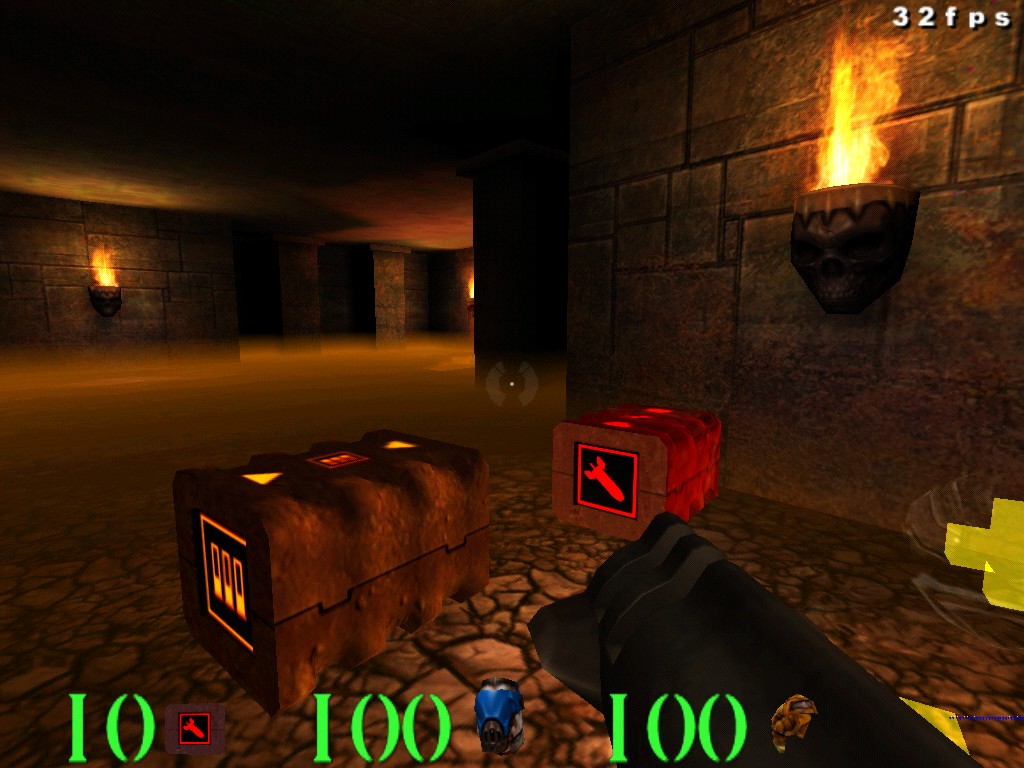
Task: Click the red rocket ammo icon
Action: [x=194, y=727]
